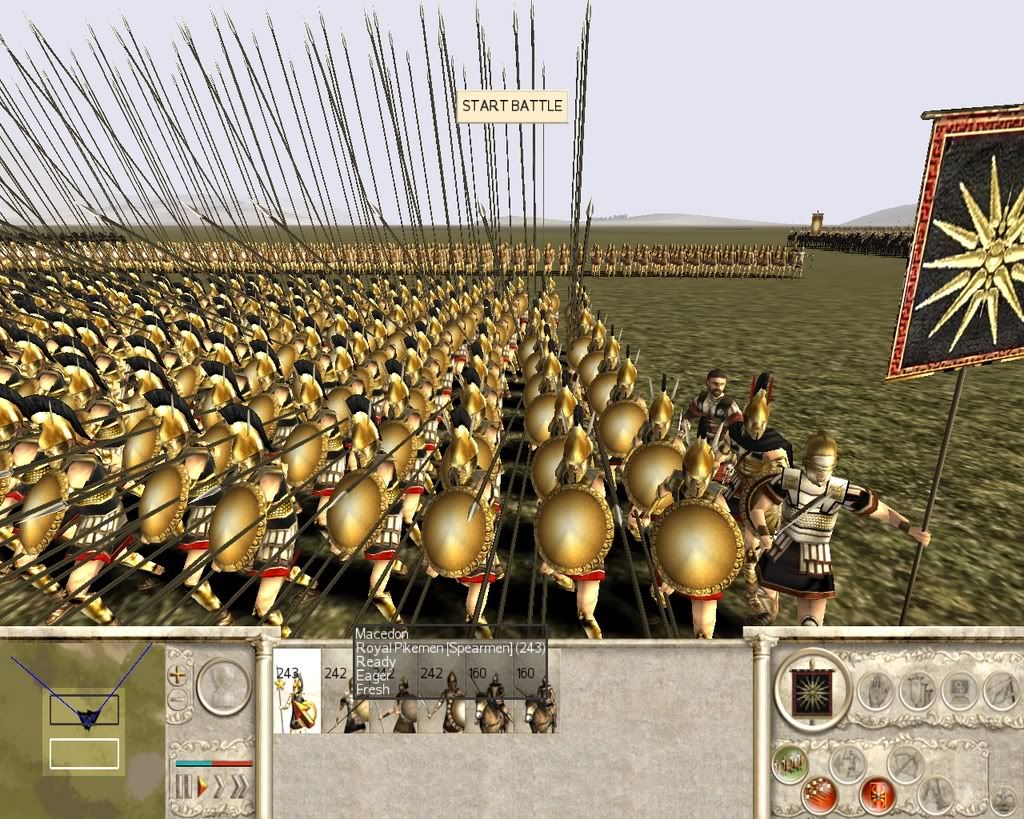
Task: Toggle the green soldier formation button
Action: pyautogui.click(x=790, y=765)
